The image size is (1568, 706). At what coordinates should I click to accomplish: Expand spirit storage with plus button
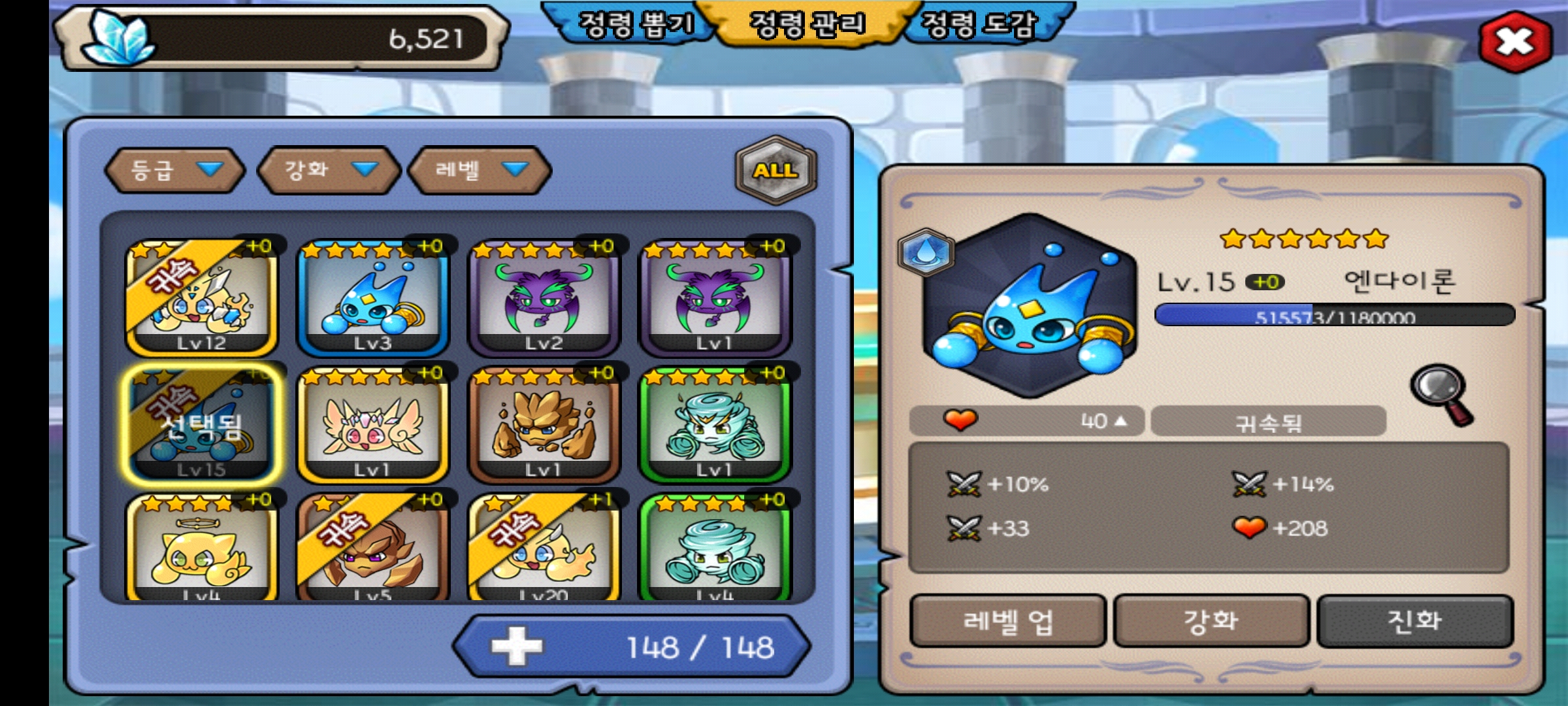(517, 647)
